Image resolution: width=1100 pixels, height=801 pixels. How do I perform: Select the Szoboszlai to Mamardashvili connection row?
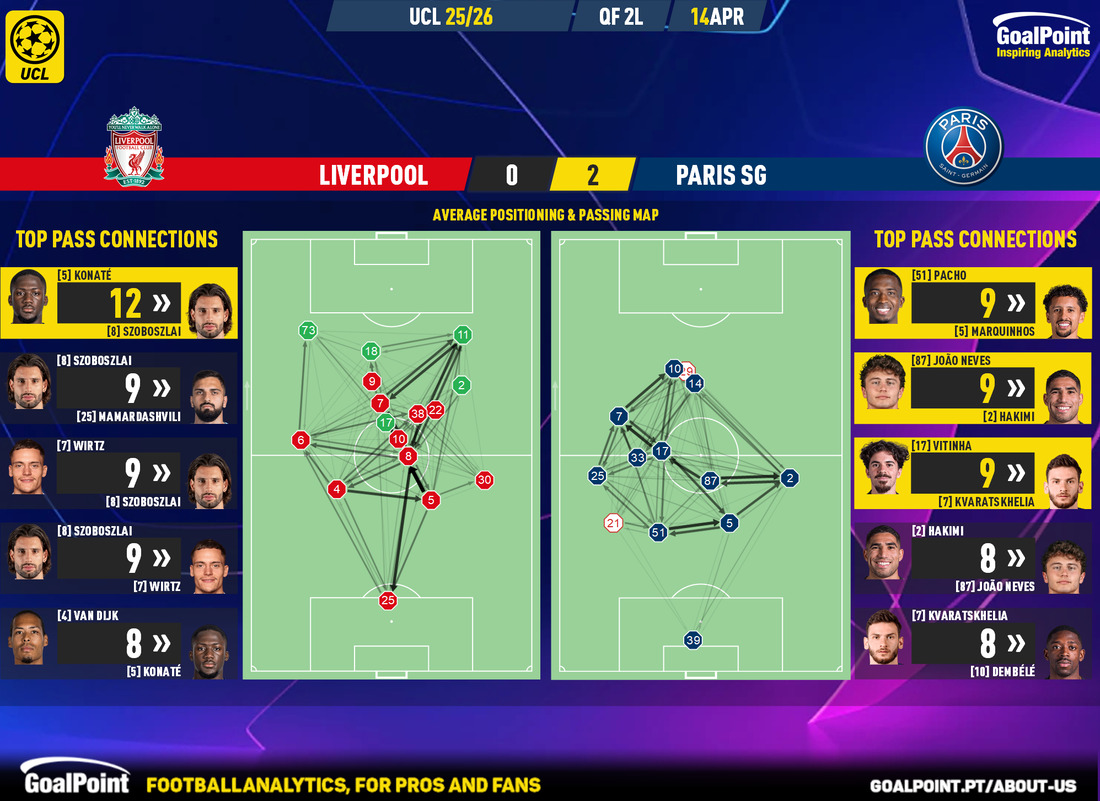coord(120,387)
